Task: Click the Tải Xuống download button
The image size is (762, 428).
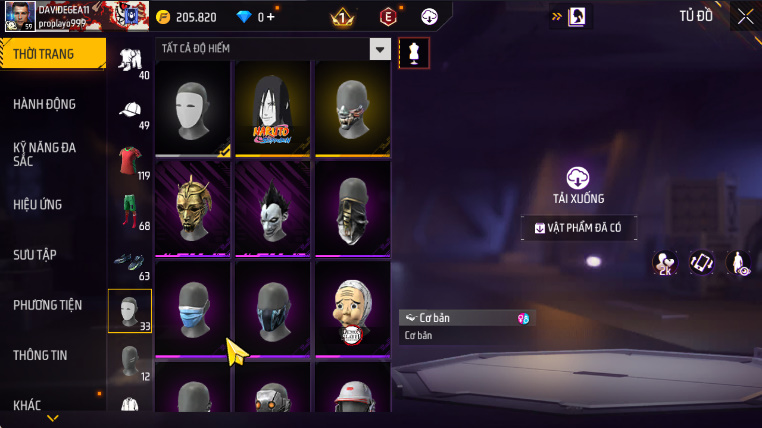Action: point(578,185)
